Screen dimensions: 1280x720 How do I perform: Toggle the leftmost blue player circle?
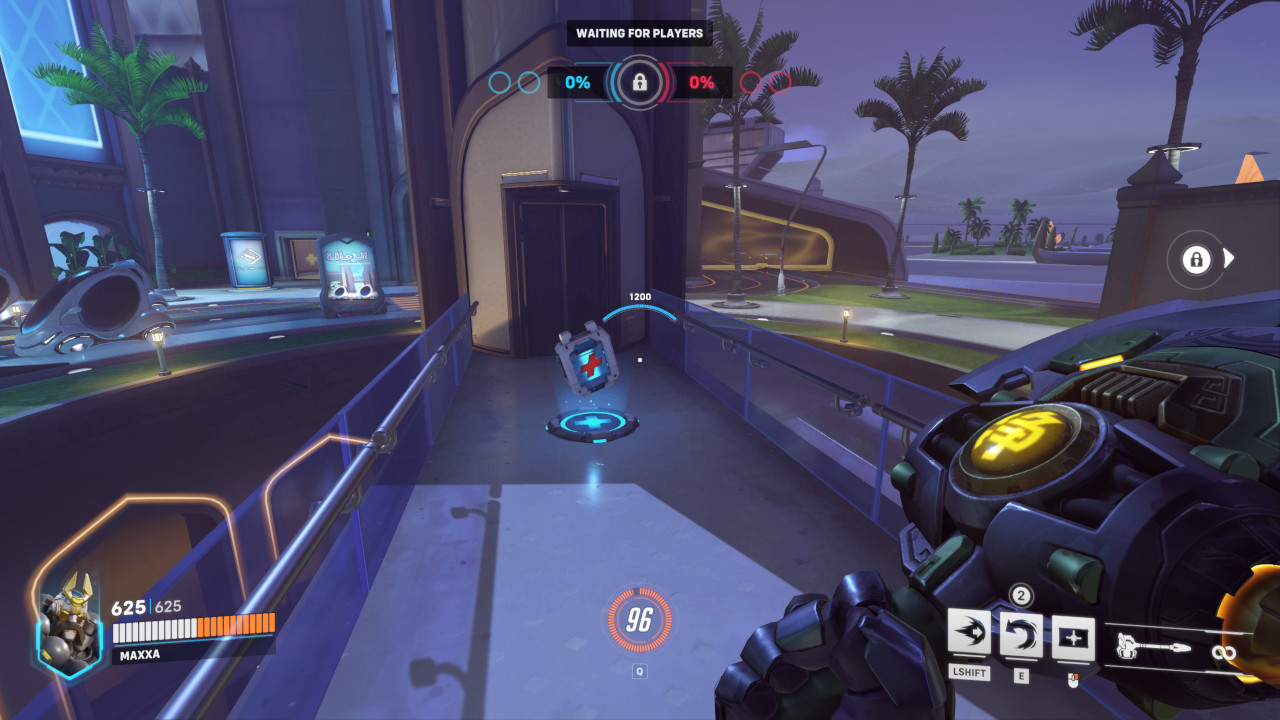tap(497, 84)
